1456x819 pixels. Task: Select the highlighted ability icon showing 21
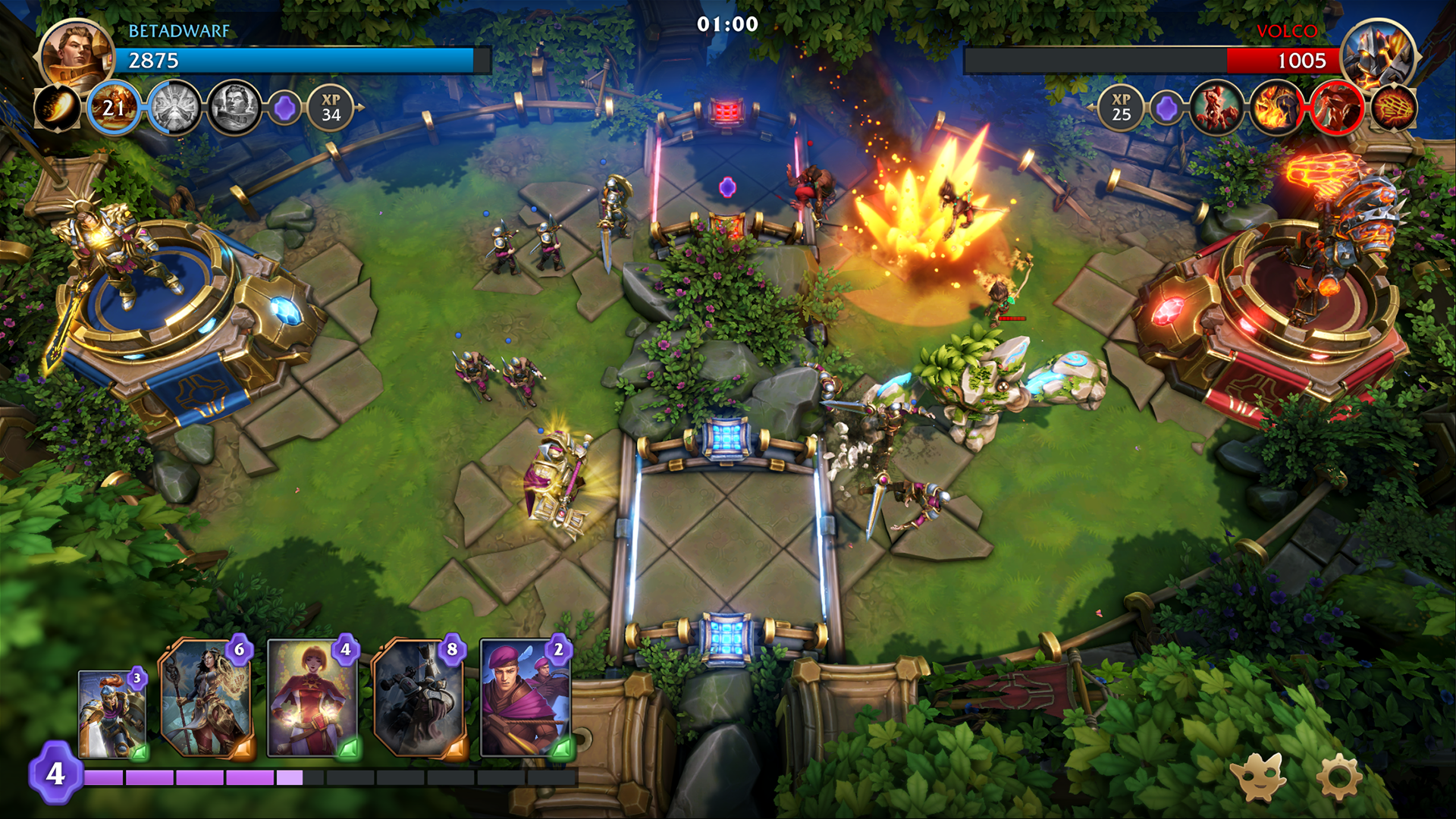[x=115, y=108]
